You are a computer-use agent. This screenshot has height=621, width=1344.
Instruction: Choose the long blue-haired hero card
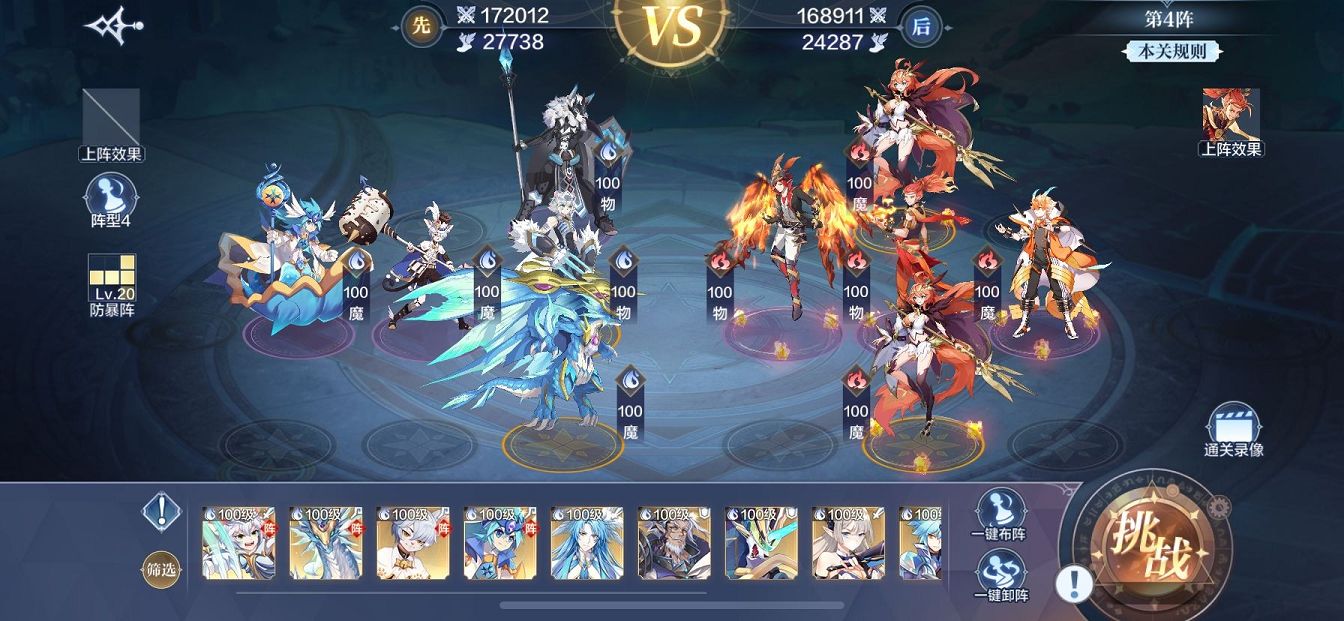pyautogui.click(x=587, y=543)
